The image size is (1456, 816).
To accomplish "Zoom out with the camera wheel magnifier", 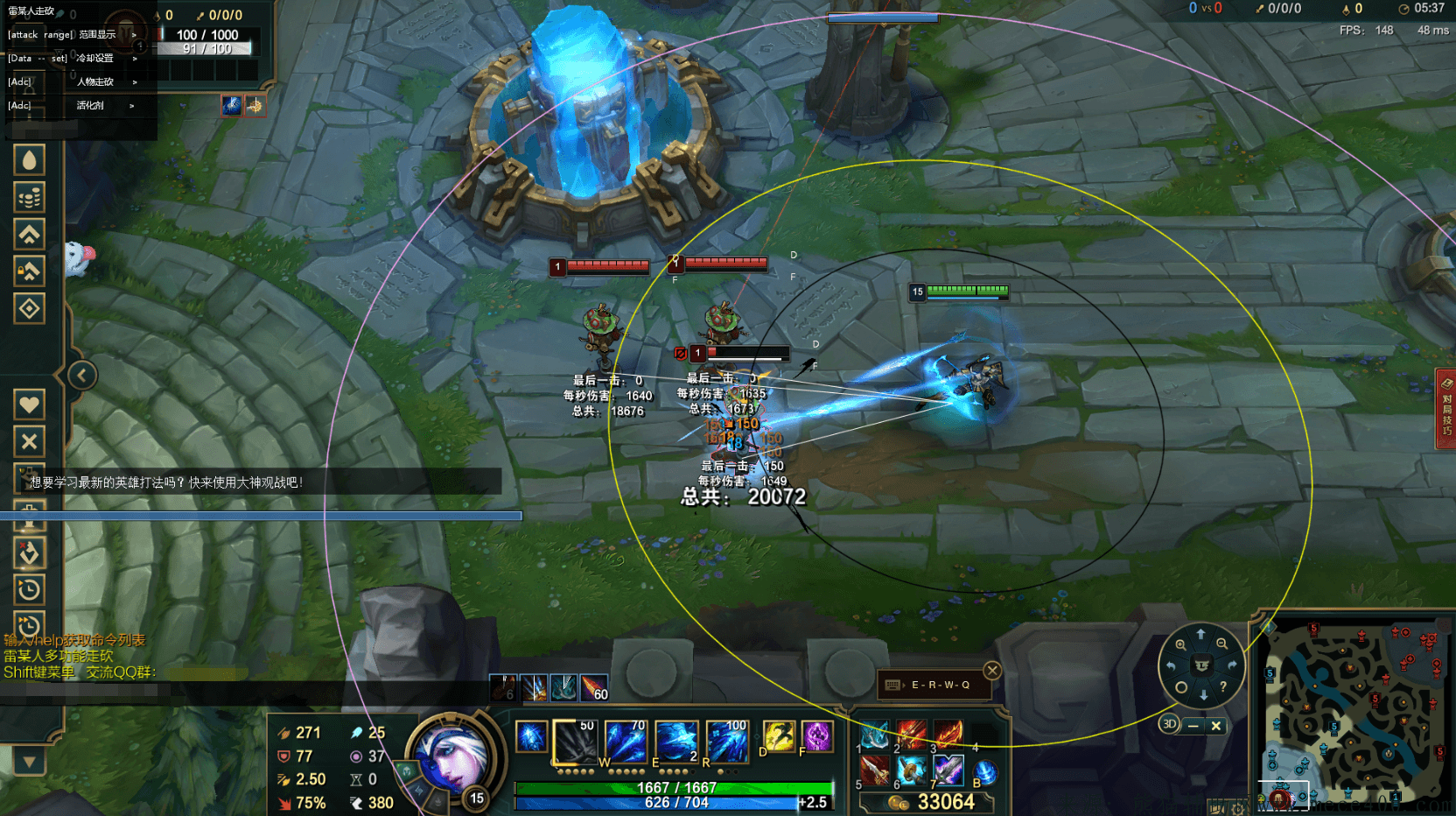I will [1221, 644].
